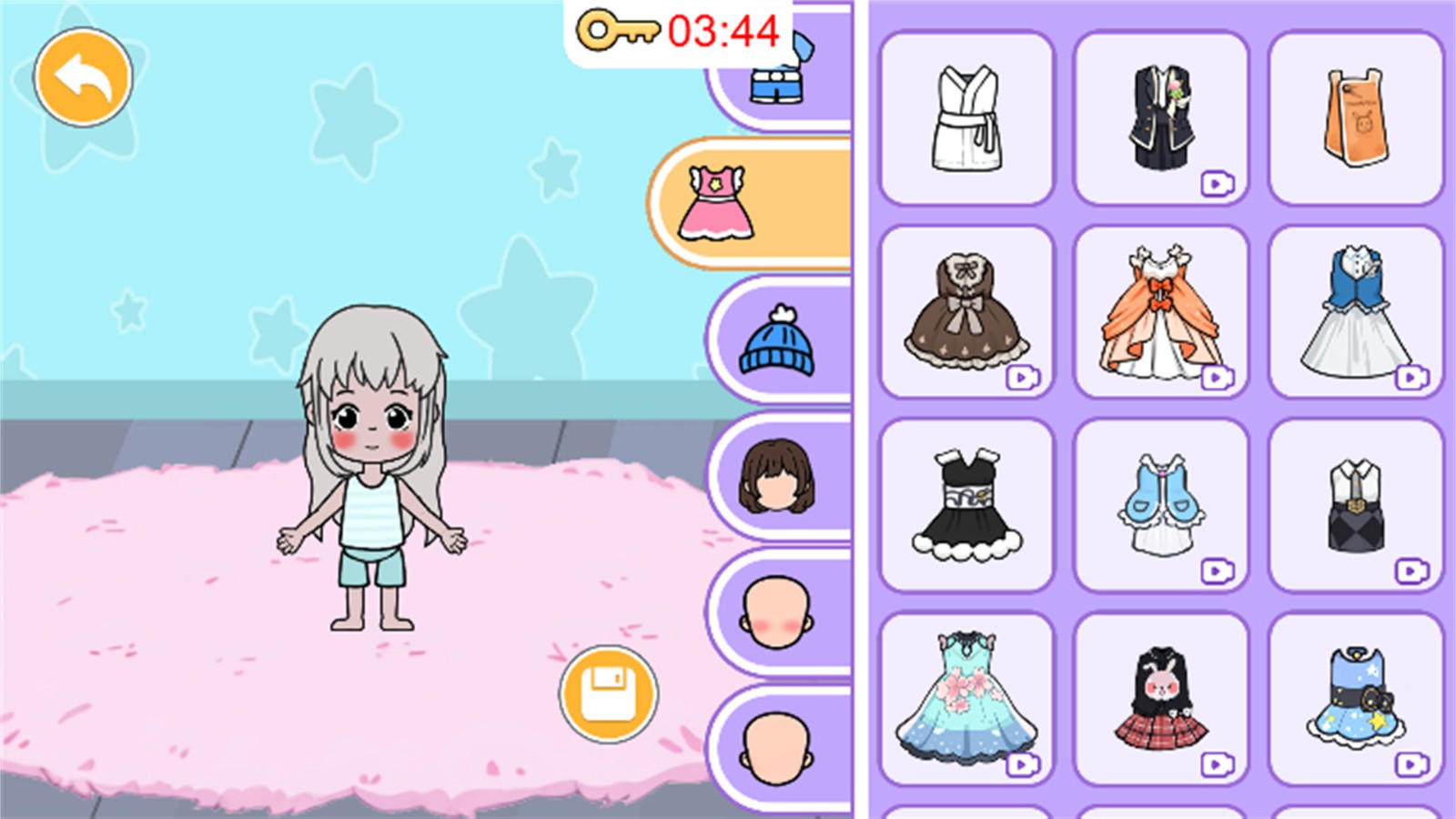Image resolution: width=1456 pixels, height=819 pixels.
Task: Select the orange apron outfit
Action: [x=1355, y=118]
